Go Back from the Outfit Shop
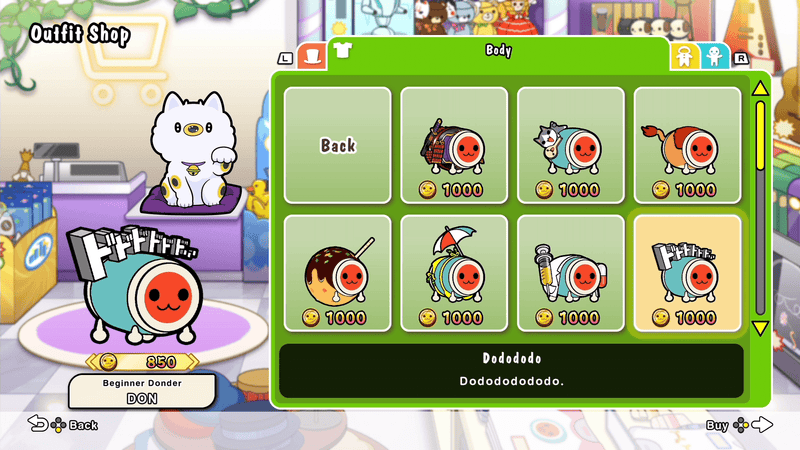The width and height of the screenshot is (800, 450). pyautogui.click(x=63, y=425)
